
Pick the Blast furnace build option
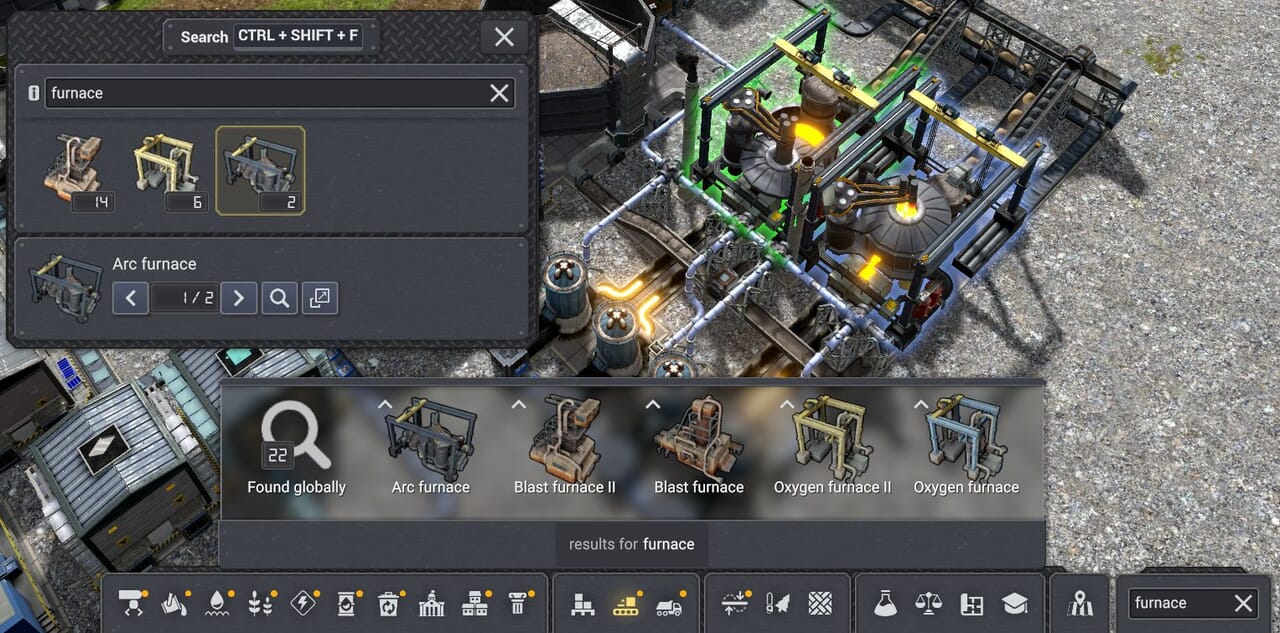(x=699, y=448)
